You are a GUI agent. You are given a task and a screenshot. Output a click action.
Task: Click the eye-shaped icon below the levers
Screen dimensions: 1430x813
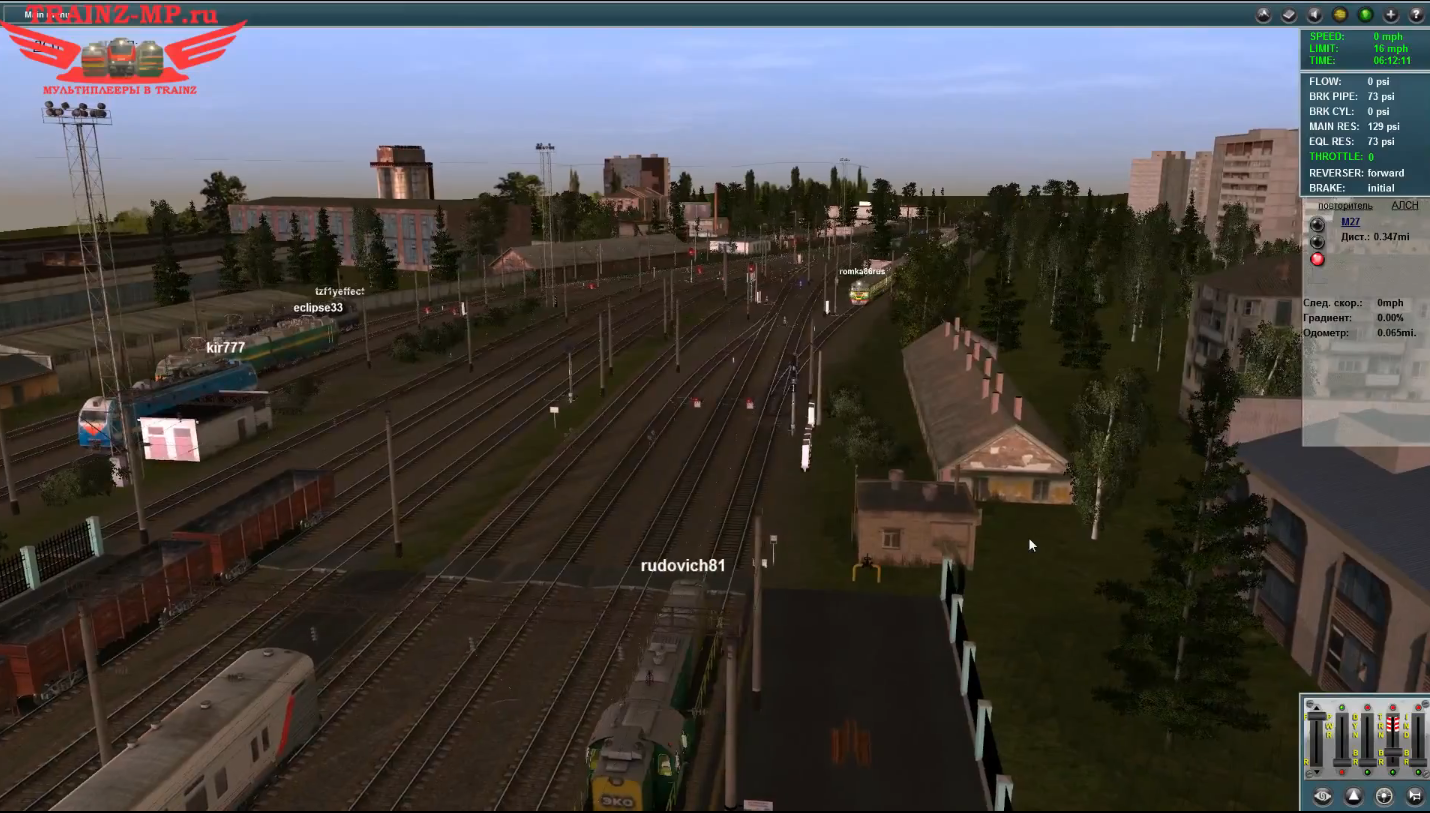[x=1322, y=796]
